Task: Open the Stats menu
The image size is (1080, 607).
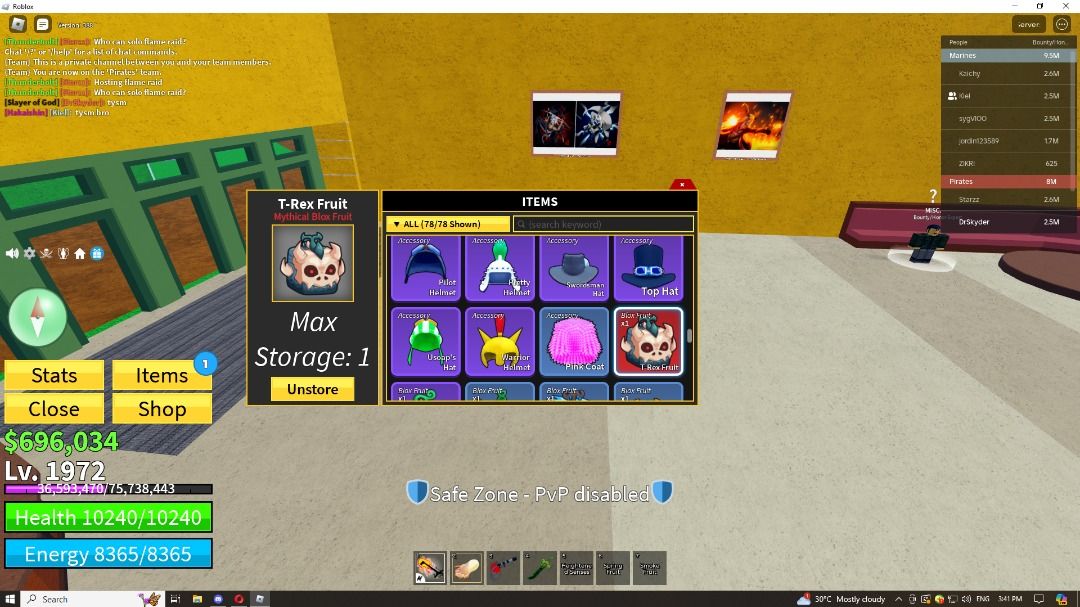Action: [x=54, y=375]
